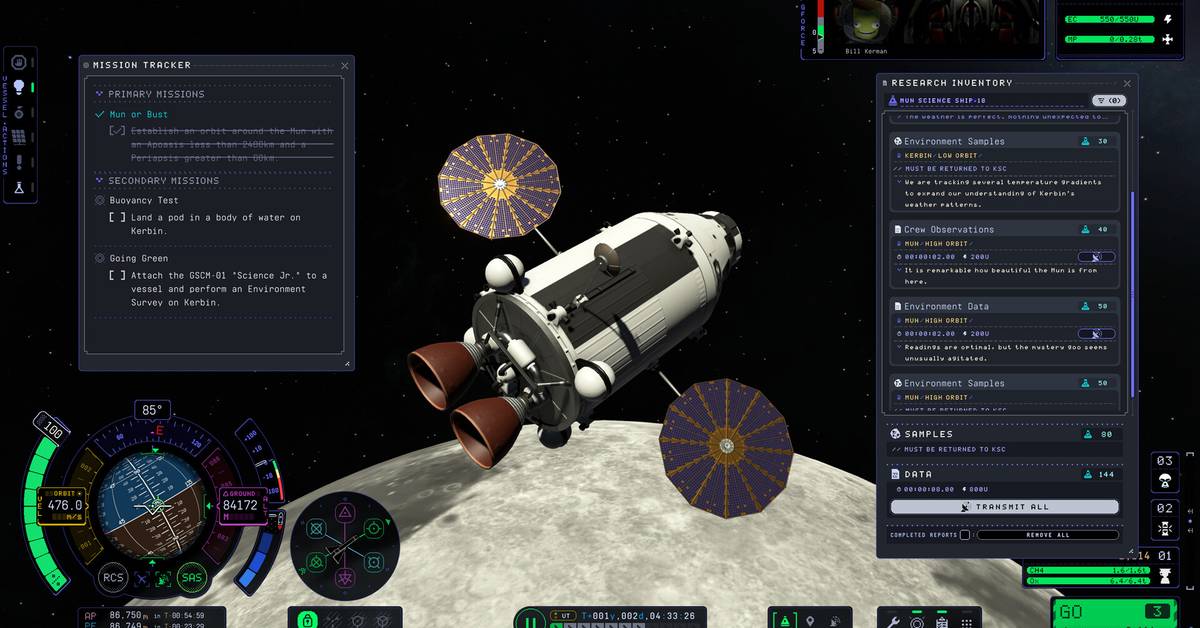Collapse the Primary Missions section
1200x628 pixels.
point(99,94)
